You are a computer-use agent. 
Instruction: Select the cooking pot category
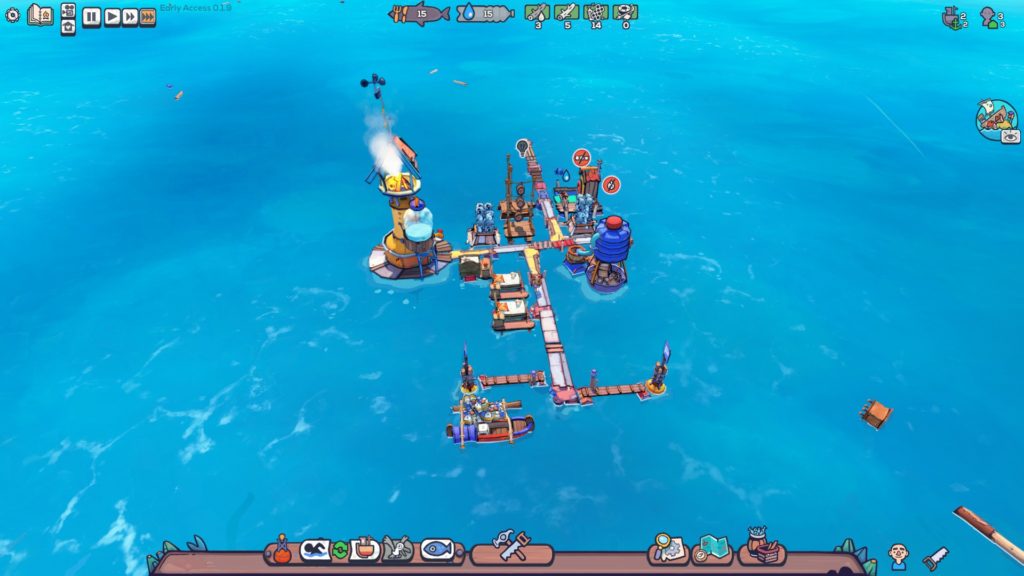pyautogui.click(x=364, y=549)
